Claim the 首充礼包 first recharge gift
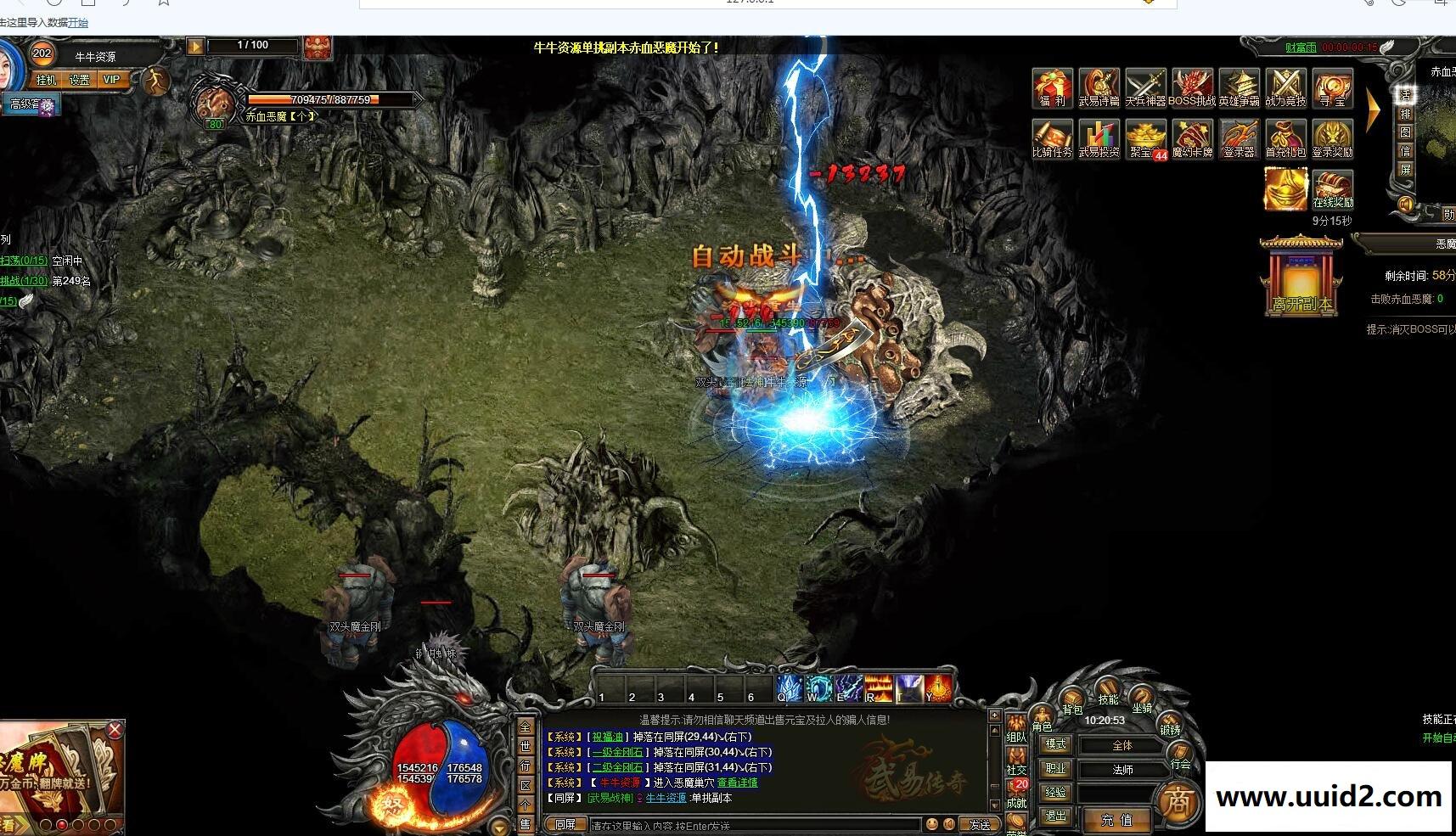Viewport: 1456px width, 836px height. pos(1285,138)
